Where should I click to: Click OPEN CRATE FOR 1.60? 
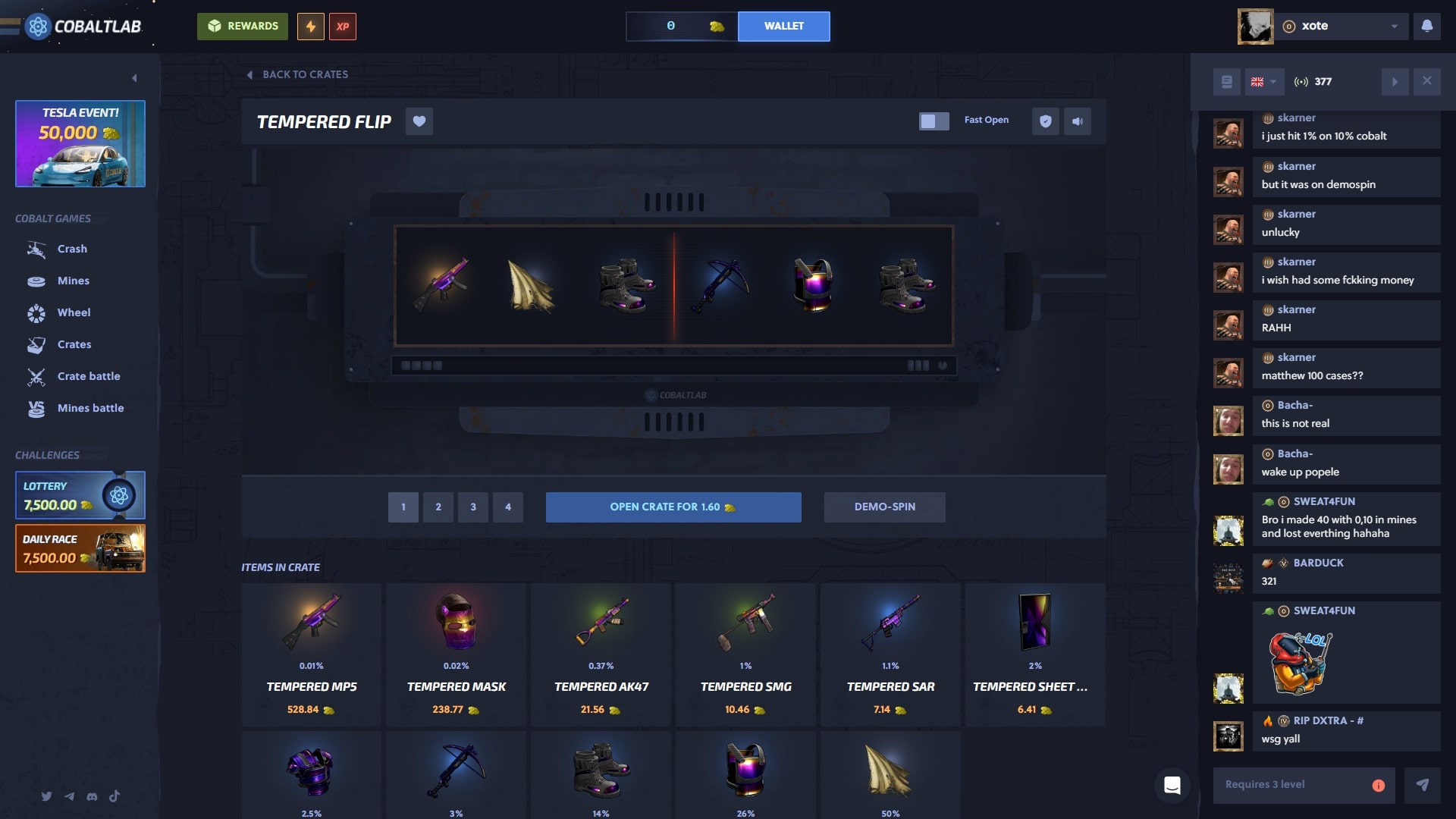(x=673, y=507)
